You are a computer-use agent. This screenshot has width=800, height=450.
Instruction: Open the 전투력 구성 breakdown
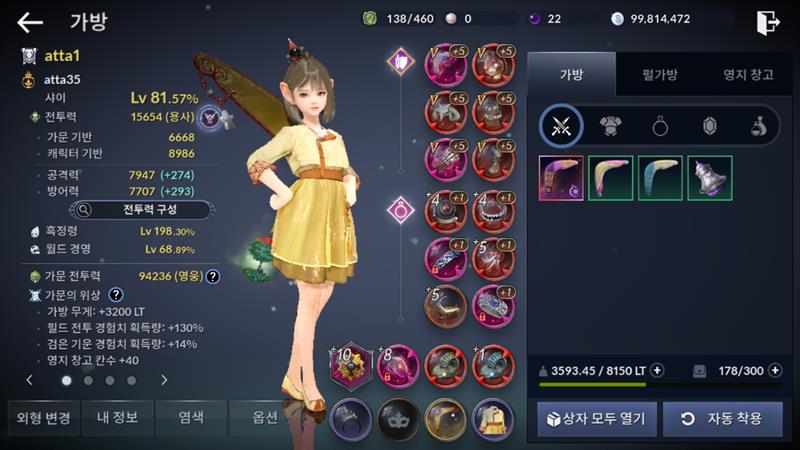(140, 210)
